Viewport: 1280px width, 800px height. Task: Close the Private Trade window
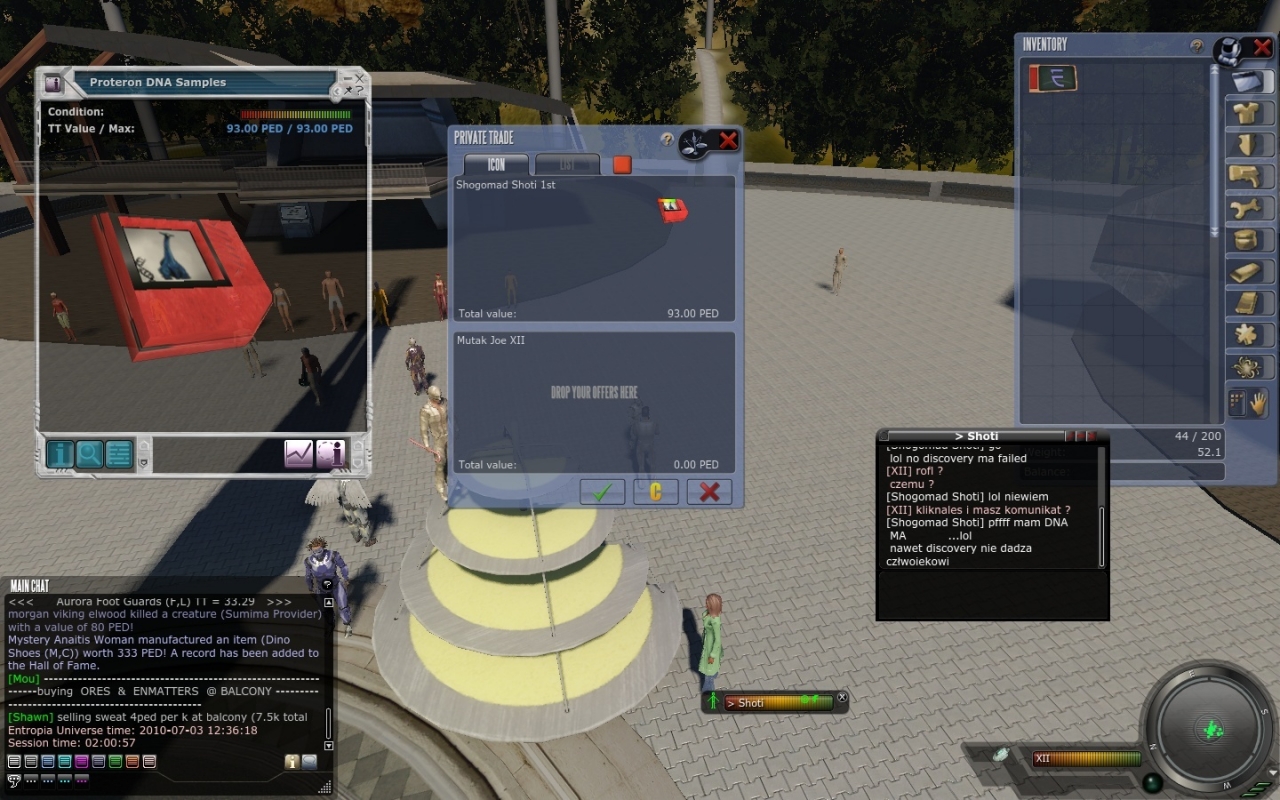pyautogui.click(x=728, y=141)
